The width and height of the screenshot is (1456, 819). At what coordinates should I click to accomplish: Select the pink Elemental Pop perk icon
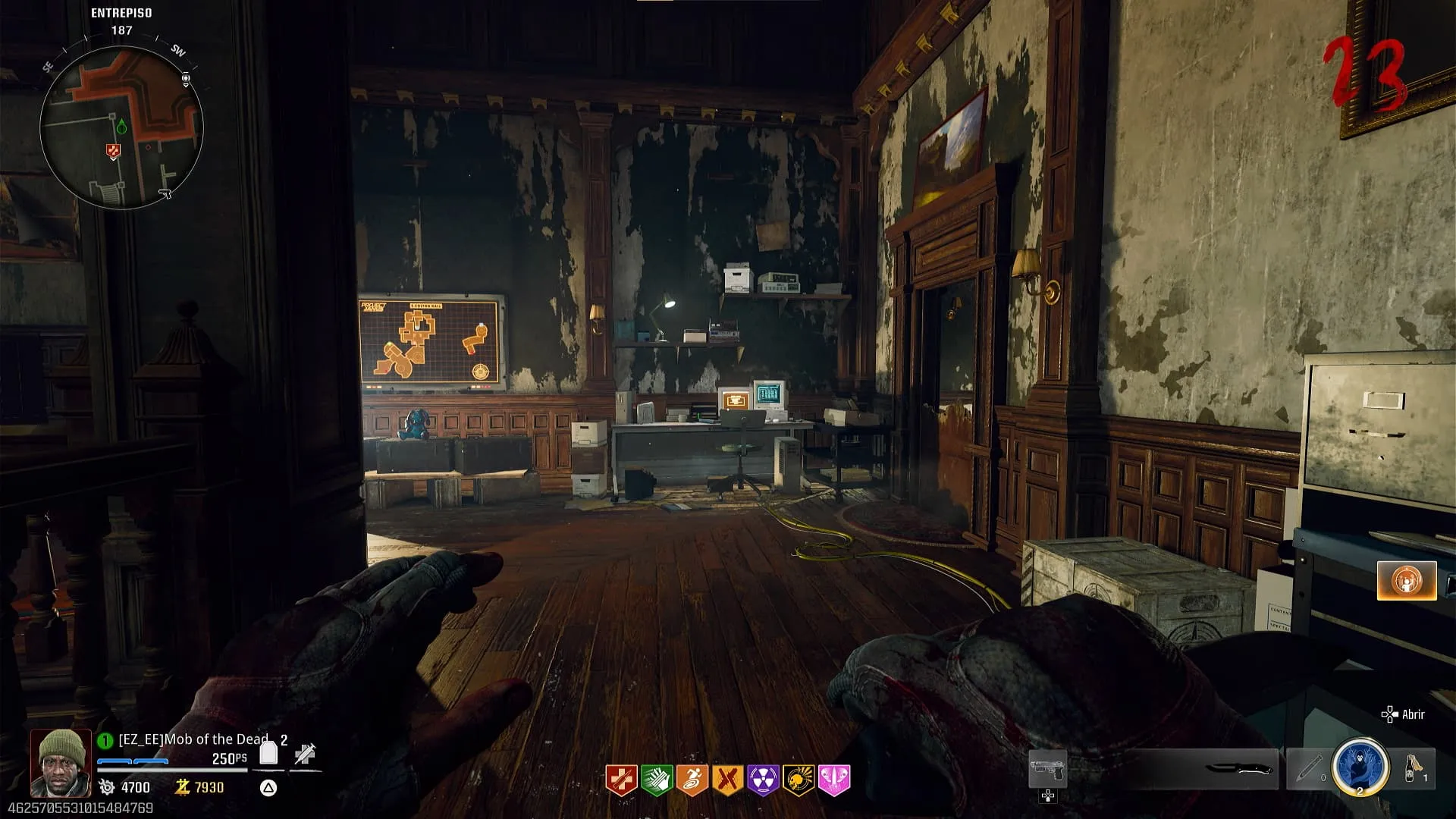(x=834, y=780)
